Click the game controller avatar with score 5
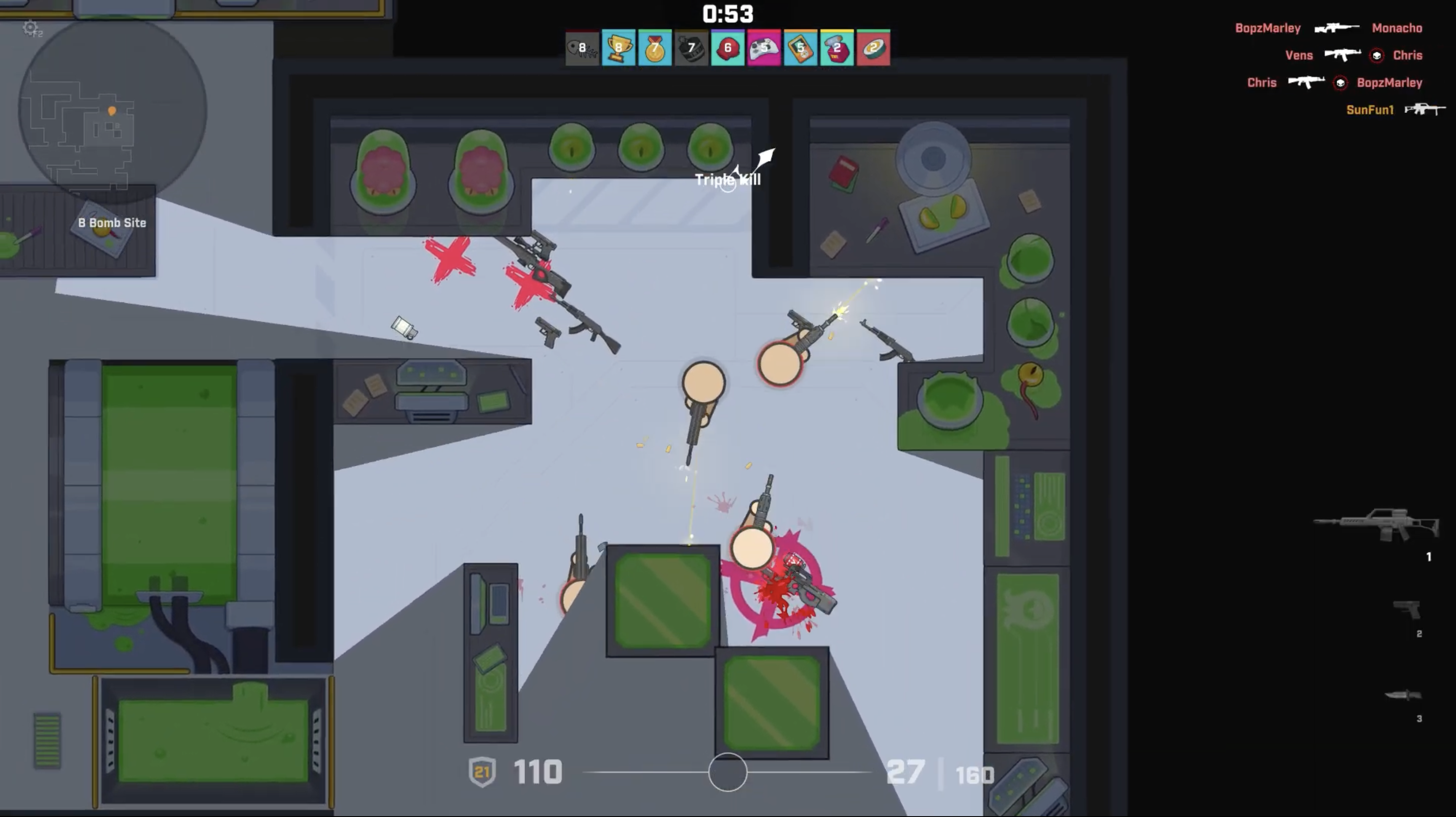This screenshot has height=817, width=1456. pyautogui.click(x=764, y=48)
